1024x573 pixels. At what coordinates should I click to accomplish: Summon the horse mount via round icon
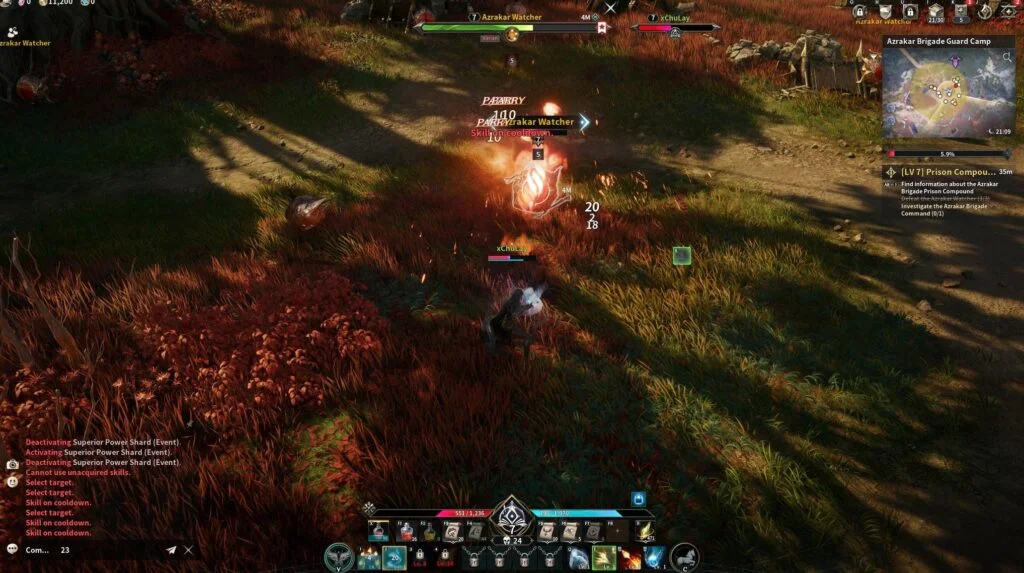pos(685,557)
